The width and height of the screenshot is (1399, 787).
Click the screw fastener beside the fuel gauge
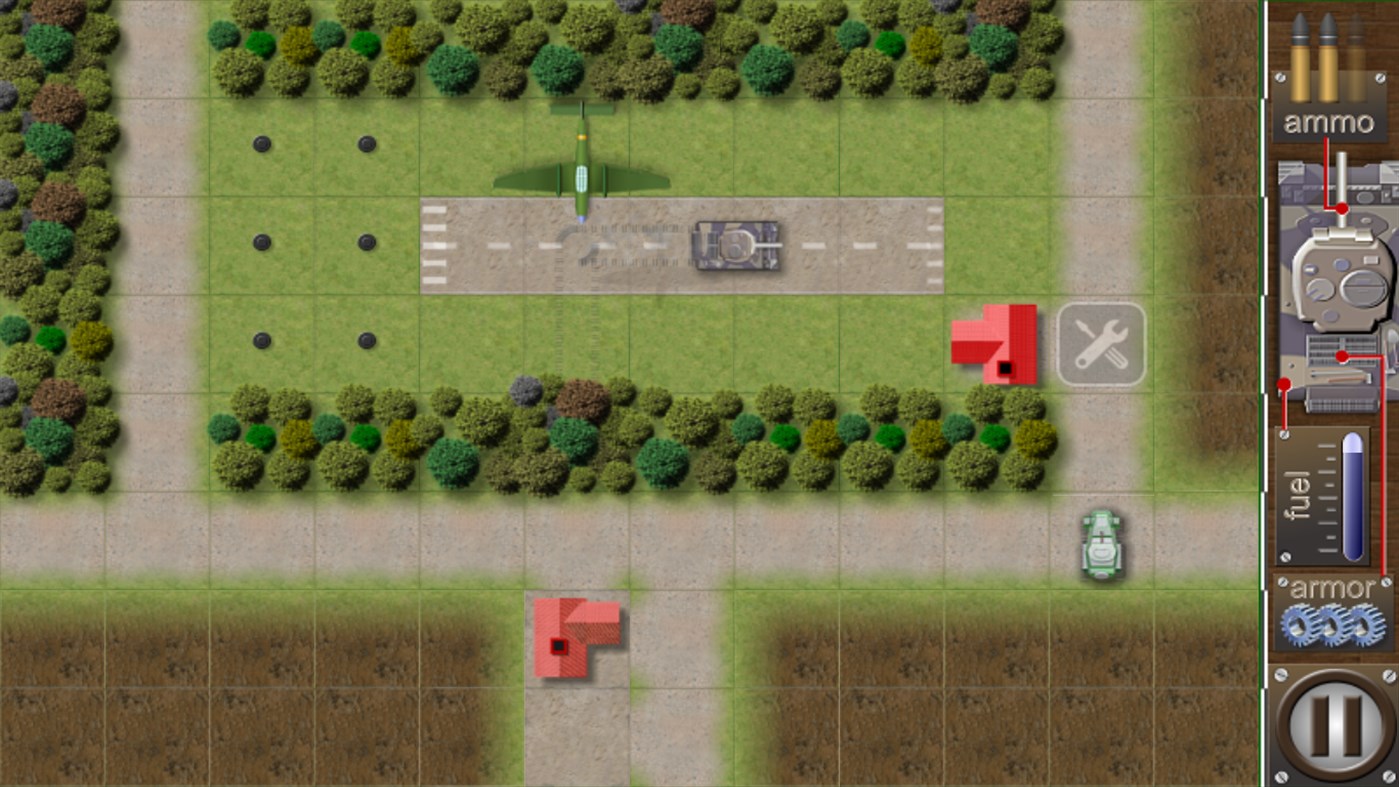pos(1283,435)
